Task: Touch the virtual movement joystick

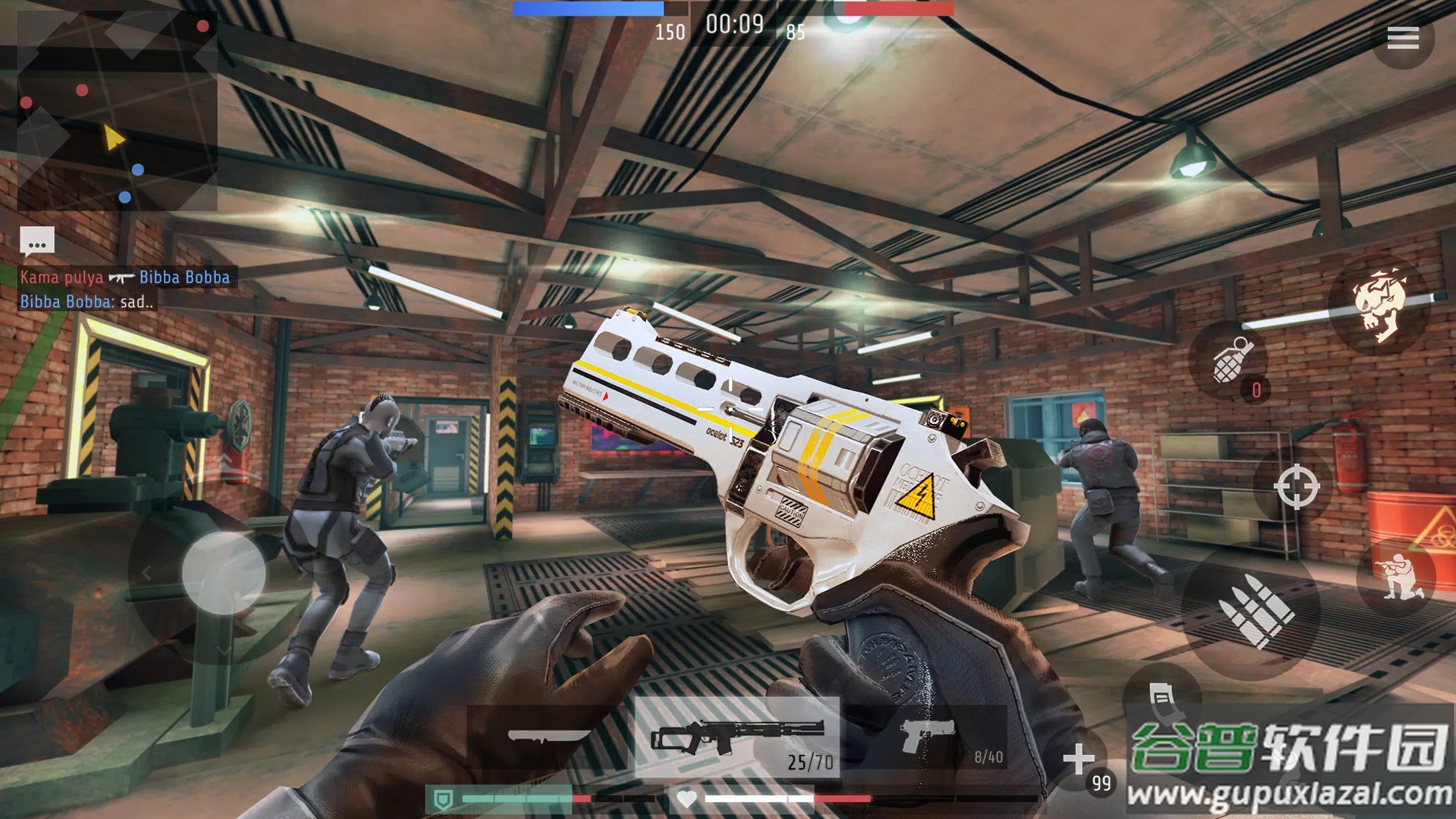Action: pos(223,574)
